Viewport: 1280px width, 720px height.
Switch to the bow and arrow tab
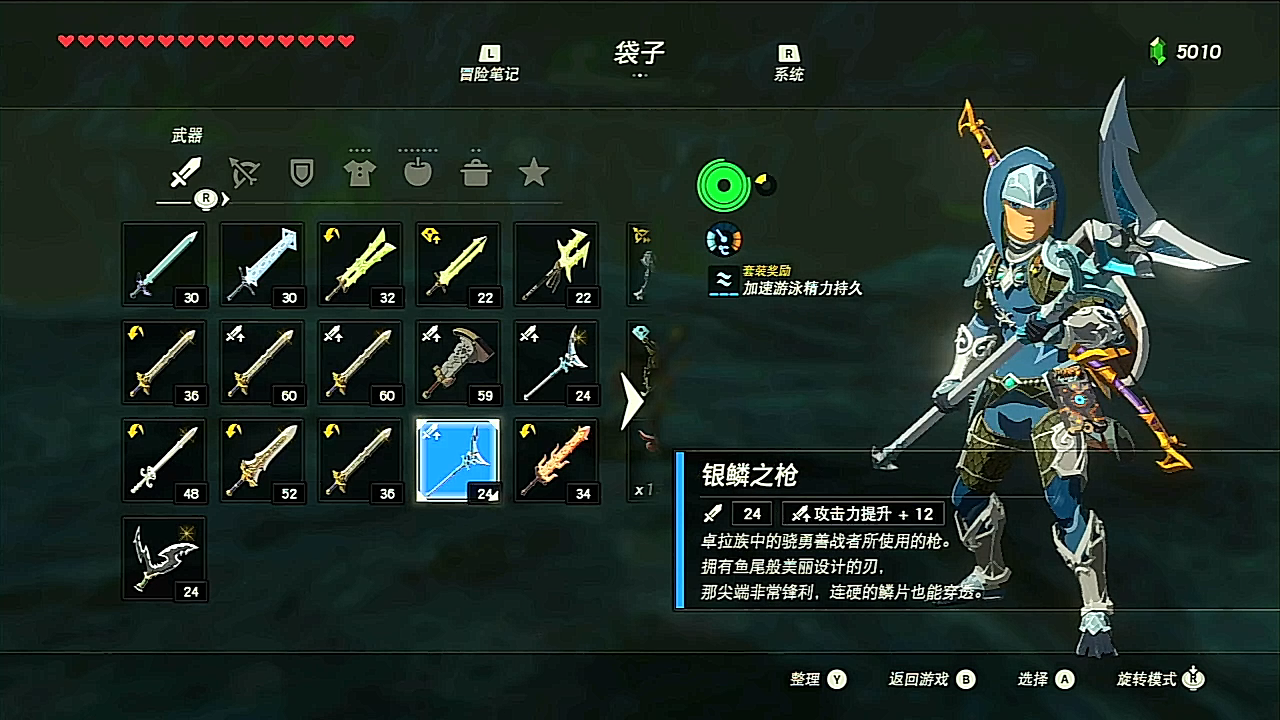(x=244, y=173)
